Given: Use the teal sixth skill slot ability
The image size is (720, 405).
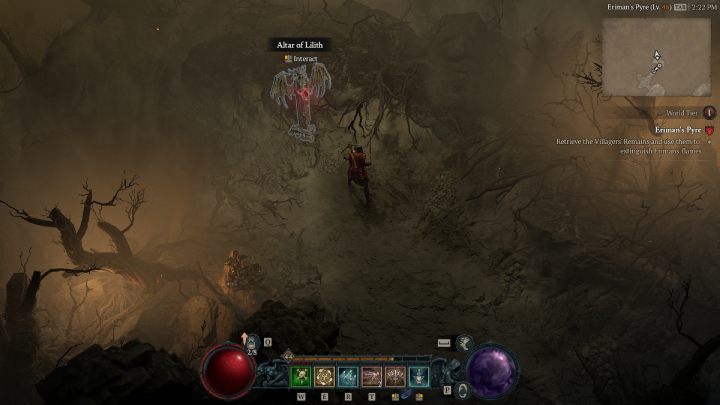Looking at the screenshot, I should [419, 376].
